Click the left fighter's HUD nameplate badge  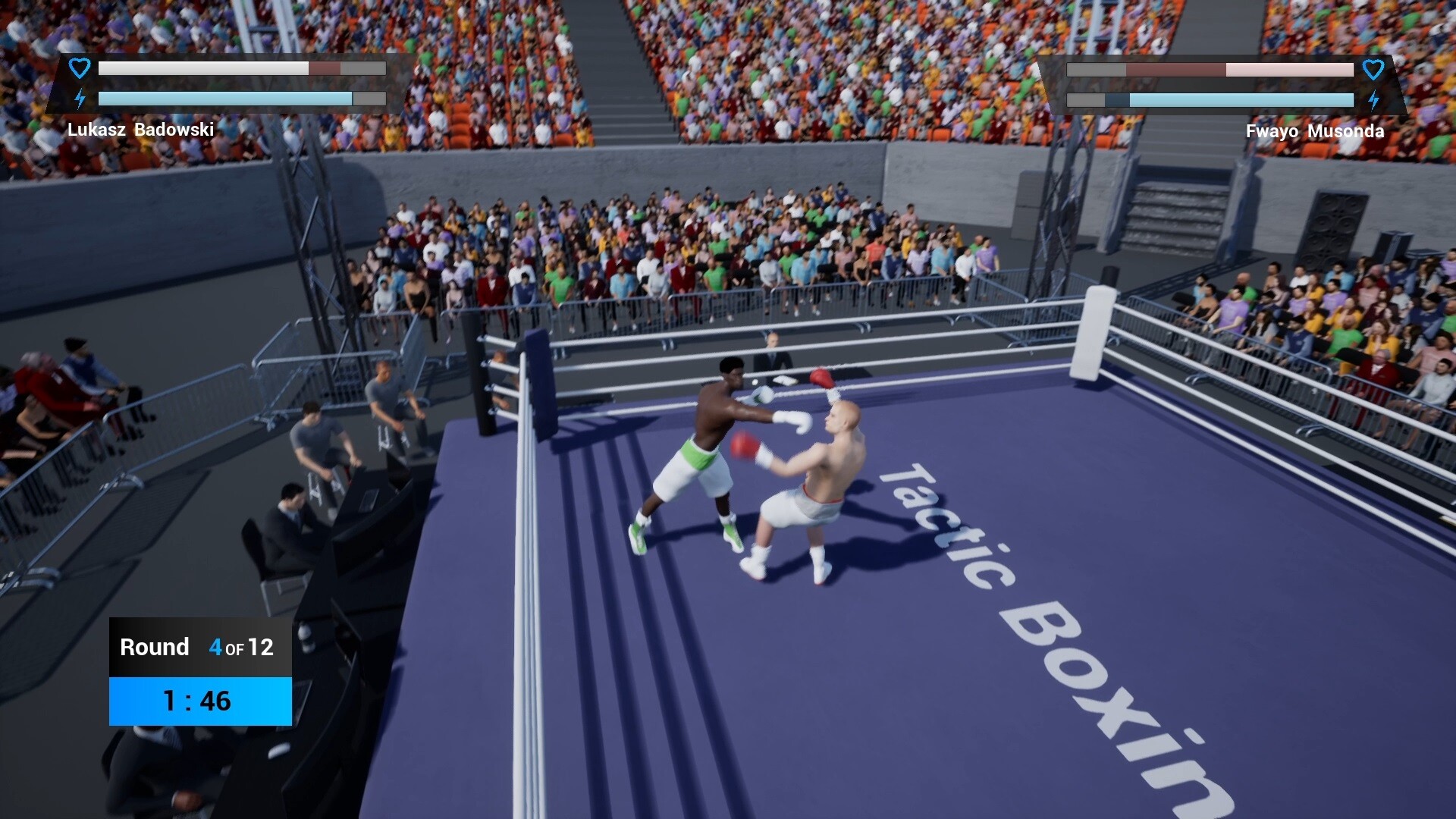pos(141,130)
